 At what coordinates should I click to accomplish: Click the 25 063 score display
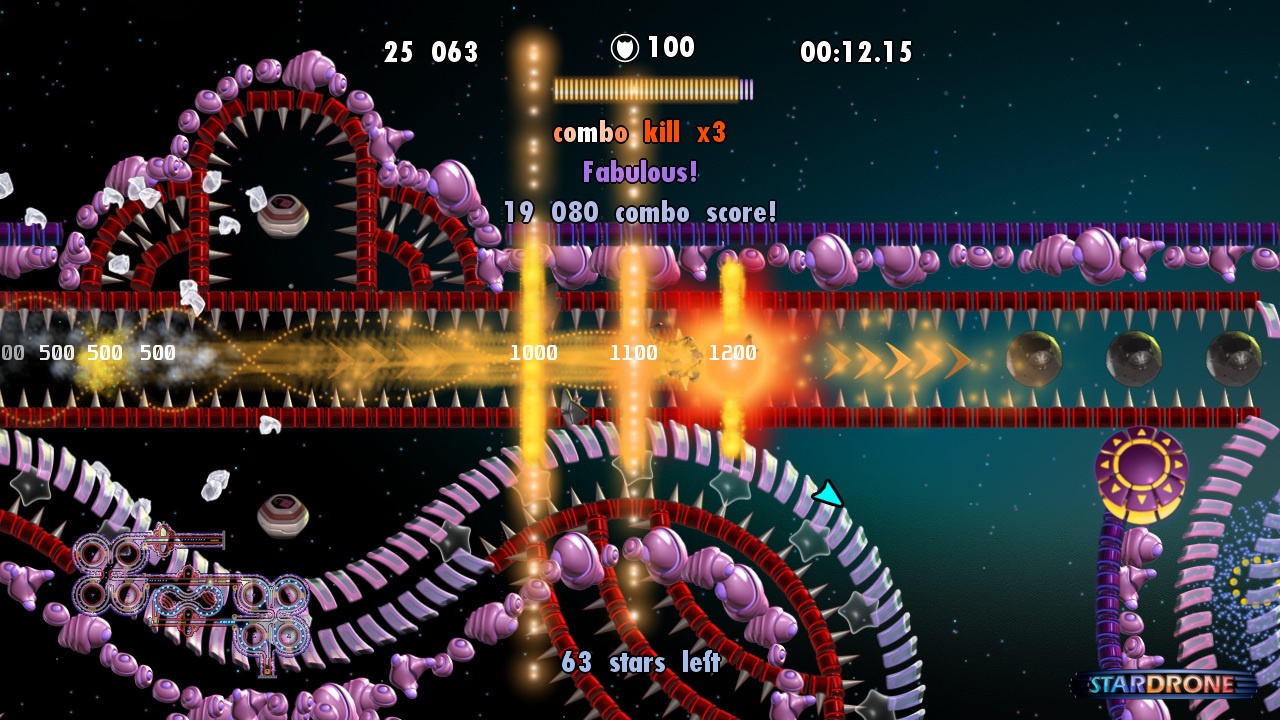tap(432, 53)
